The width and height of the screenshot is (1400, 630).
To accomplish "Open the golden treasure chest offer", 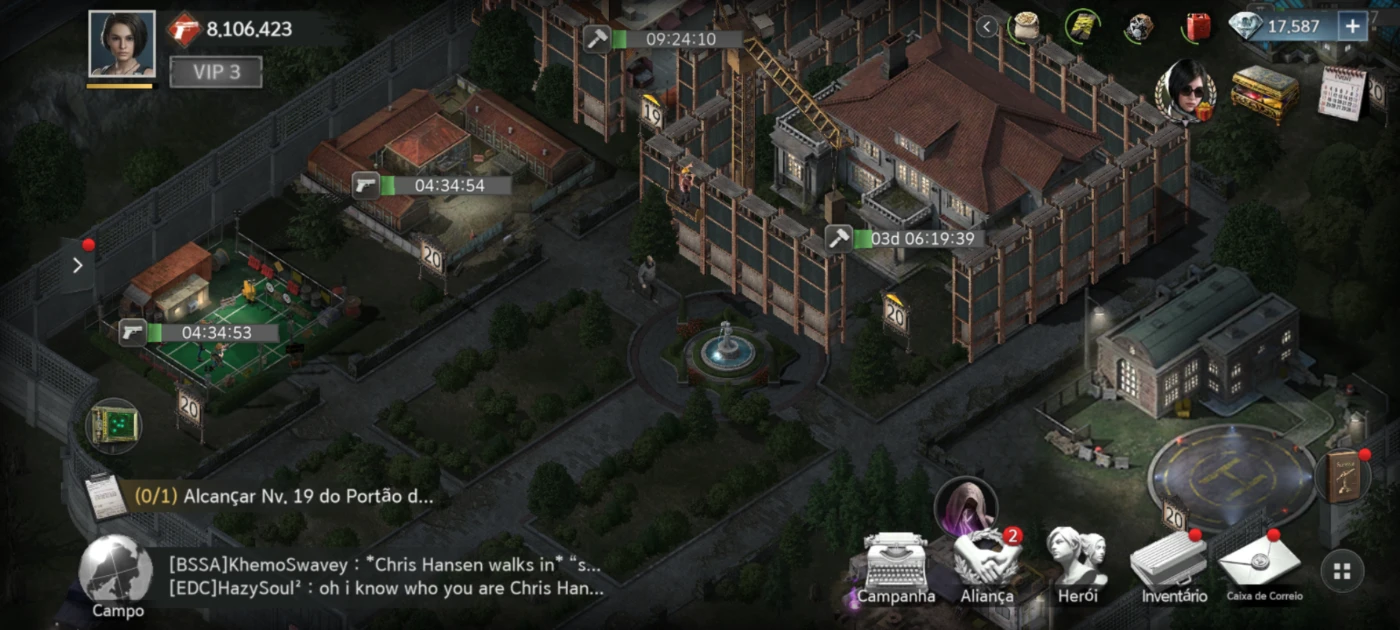I will click(1264, 93).
